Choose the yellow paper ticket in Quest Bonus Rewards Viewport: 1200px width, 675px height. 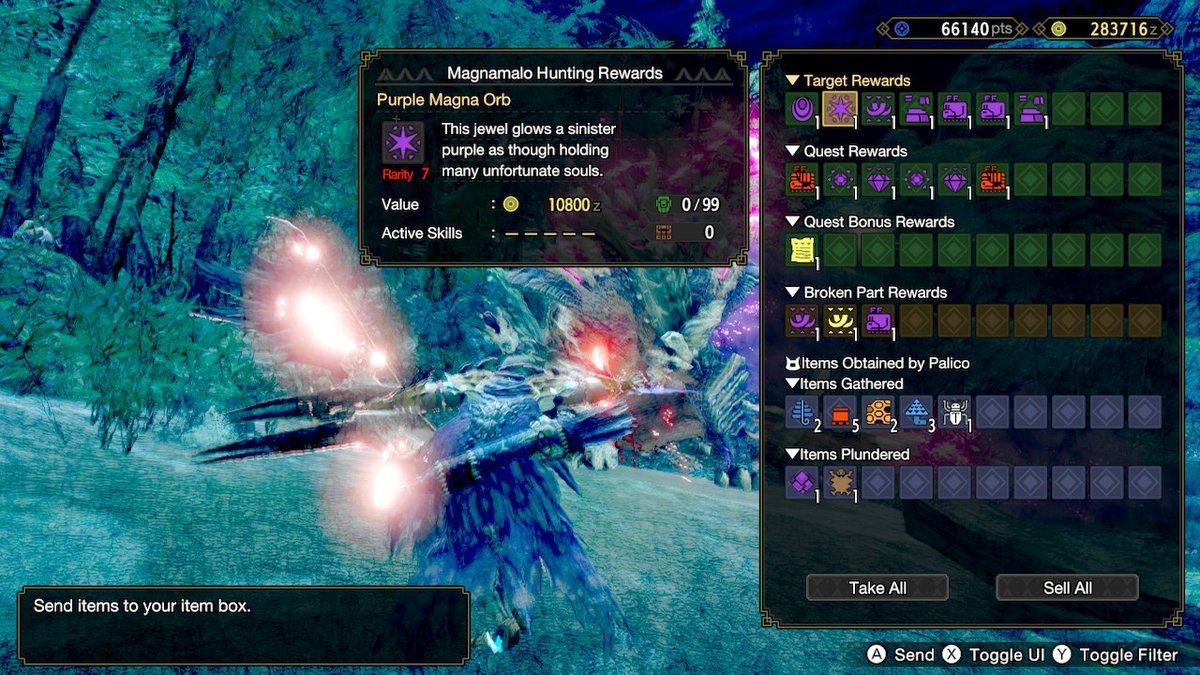(801, 250)
